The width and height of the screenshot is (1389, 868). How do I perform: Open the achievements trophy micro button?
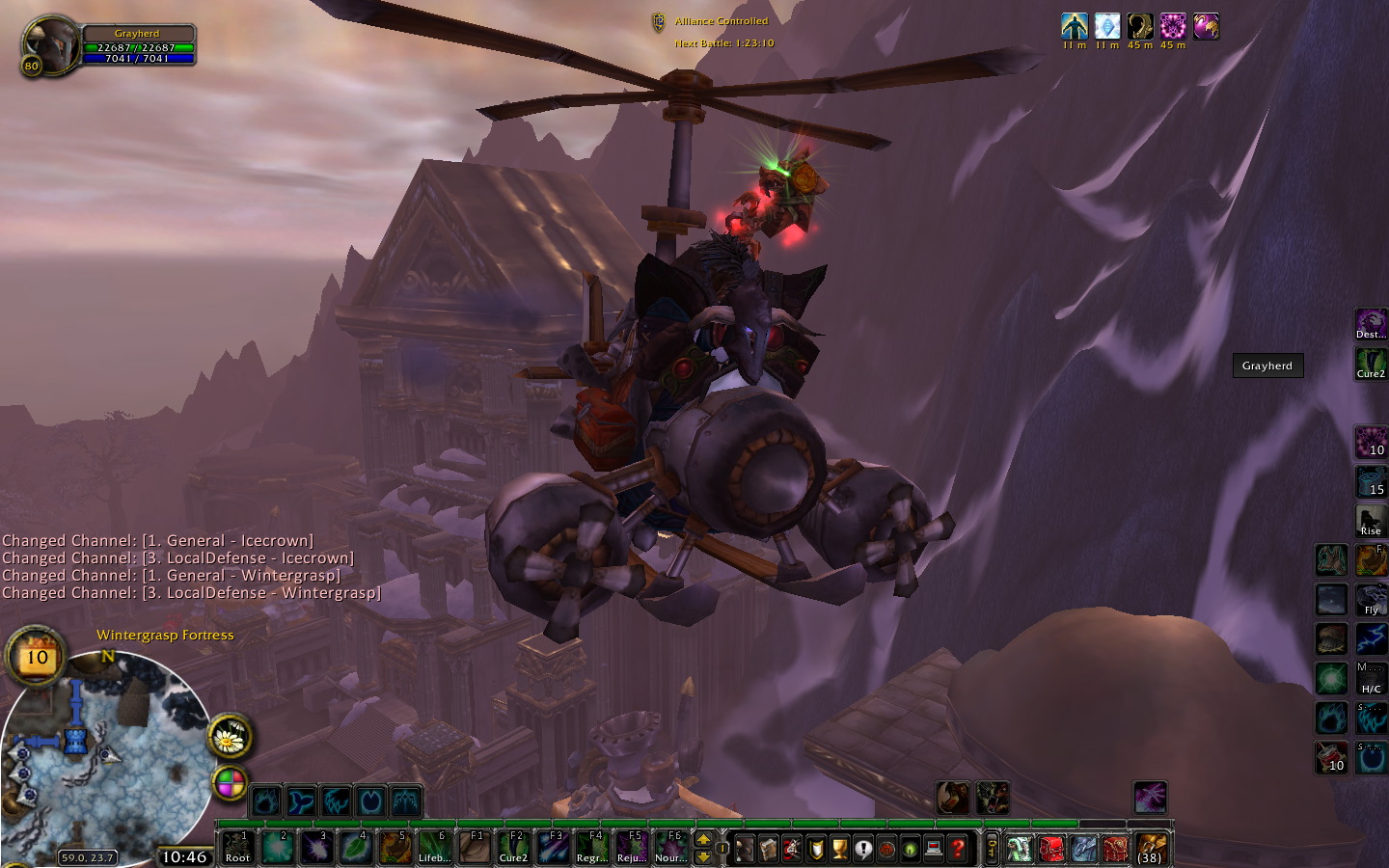coord(839,849)
